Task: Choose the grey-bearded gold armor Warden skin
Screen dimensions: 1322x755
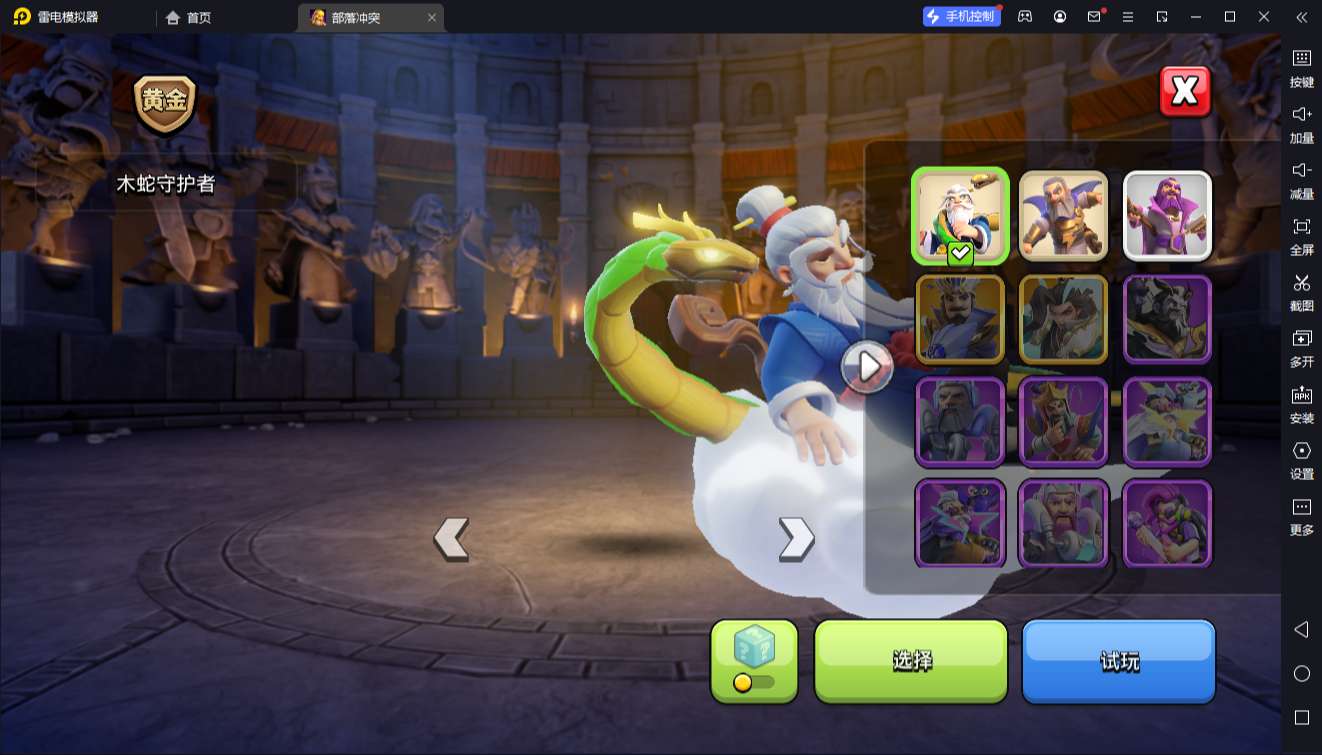Action: click(x=1063, y=216)
